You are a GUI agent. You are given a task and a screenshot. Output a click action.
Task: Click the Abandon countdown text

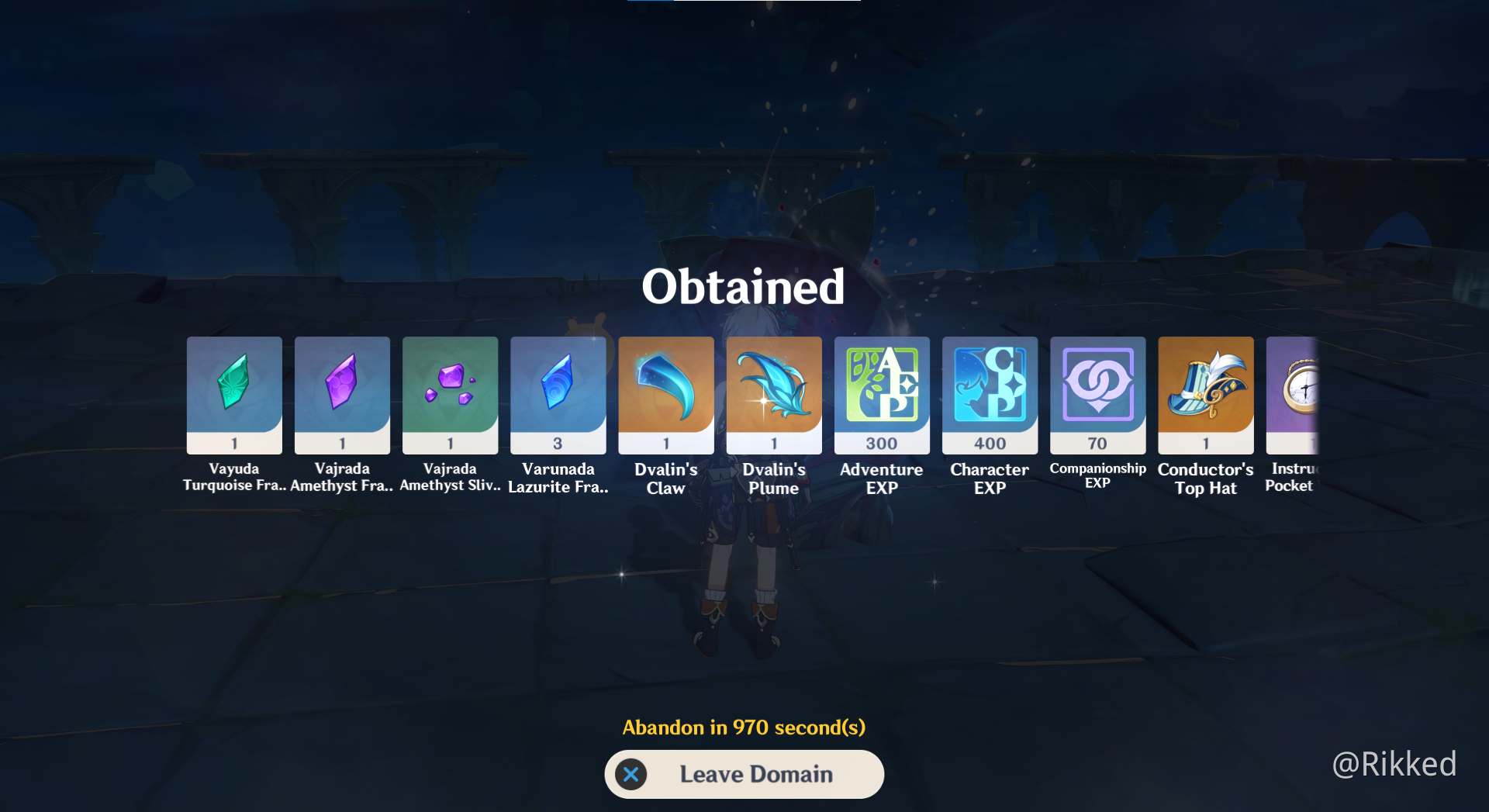pos(744,727)
